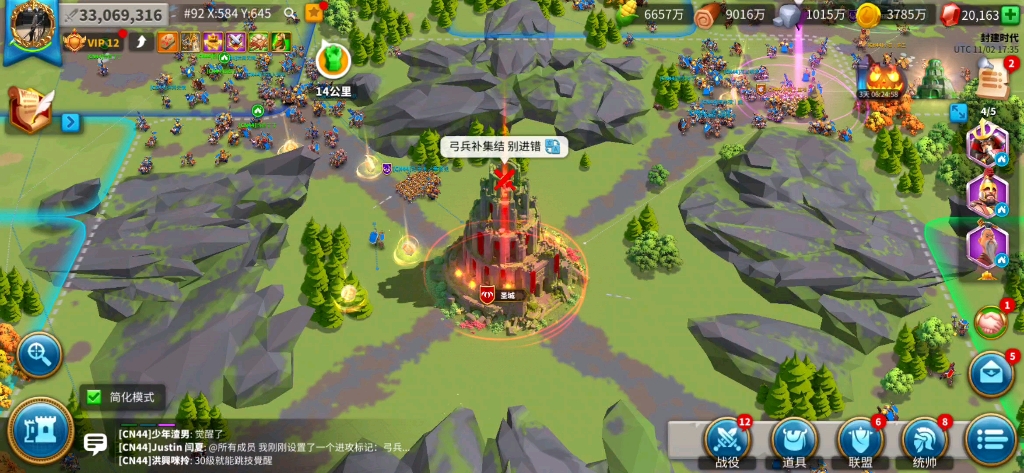Open the player profile portrait
Viewport: 1024px width, 473px height.
click(30, 24)
